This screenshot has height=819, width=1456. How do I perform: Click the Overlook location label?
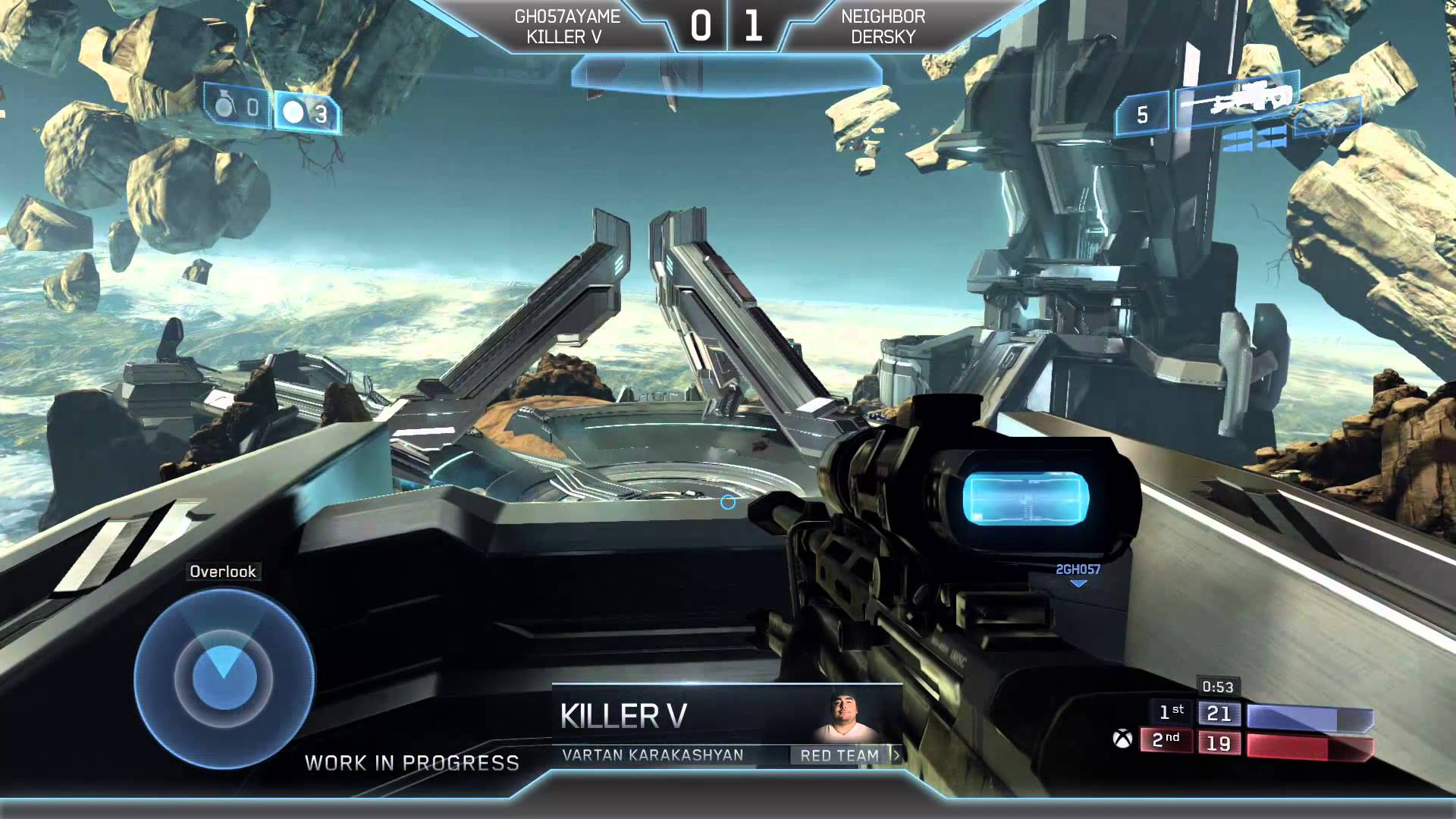point(223,572)
